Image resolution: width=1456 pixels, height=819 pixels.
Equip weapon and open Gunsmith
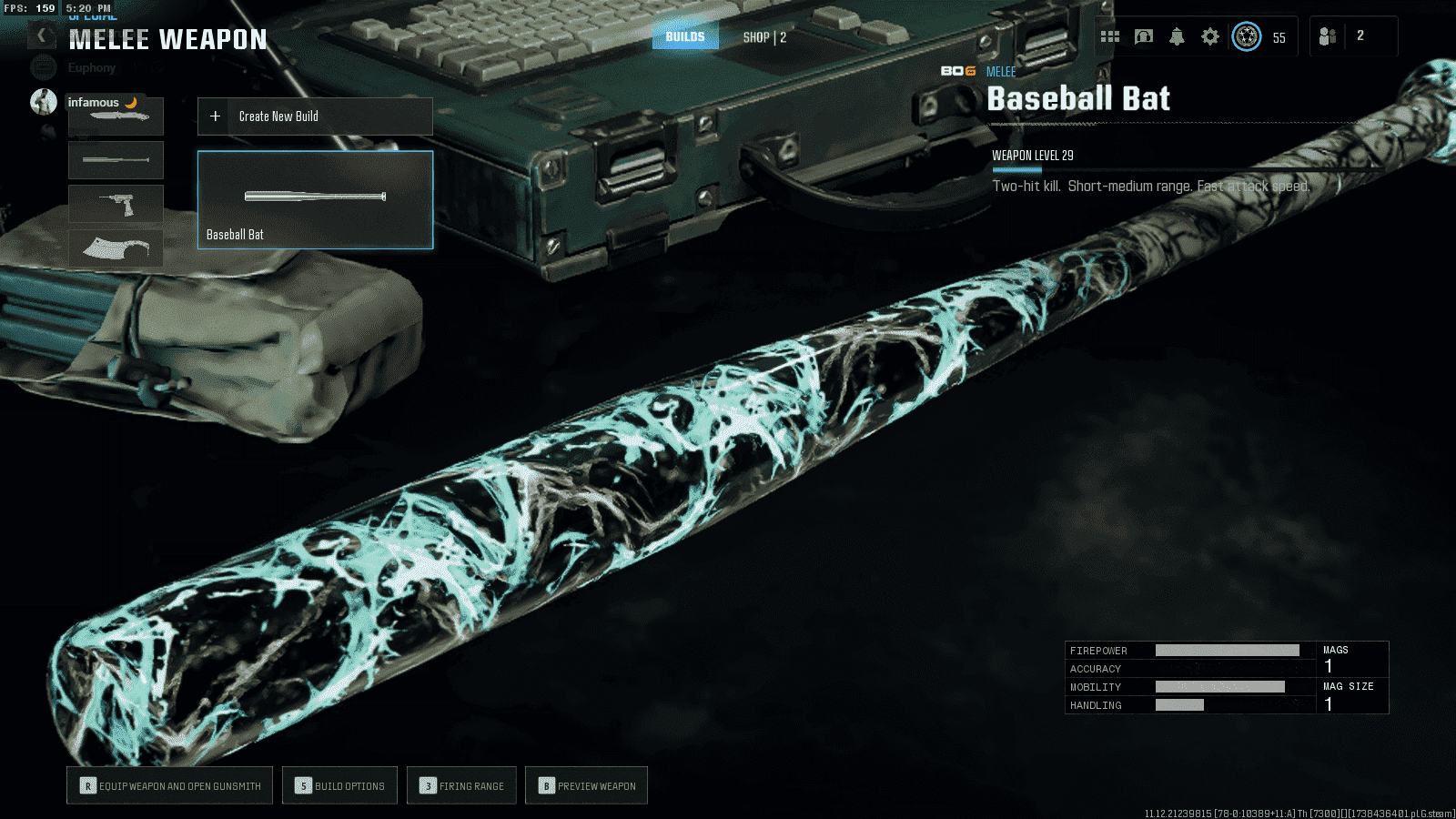(x=170, y=785)
